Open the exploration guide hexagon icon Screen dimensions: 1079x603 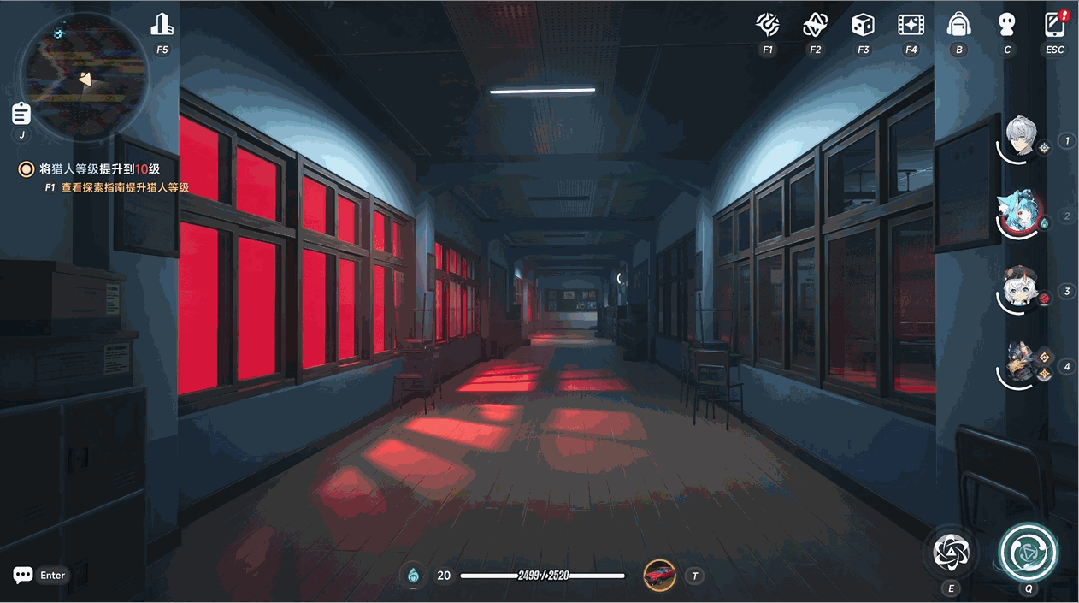[767, 25]
